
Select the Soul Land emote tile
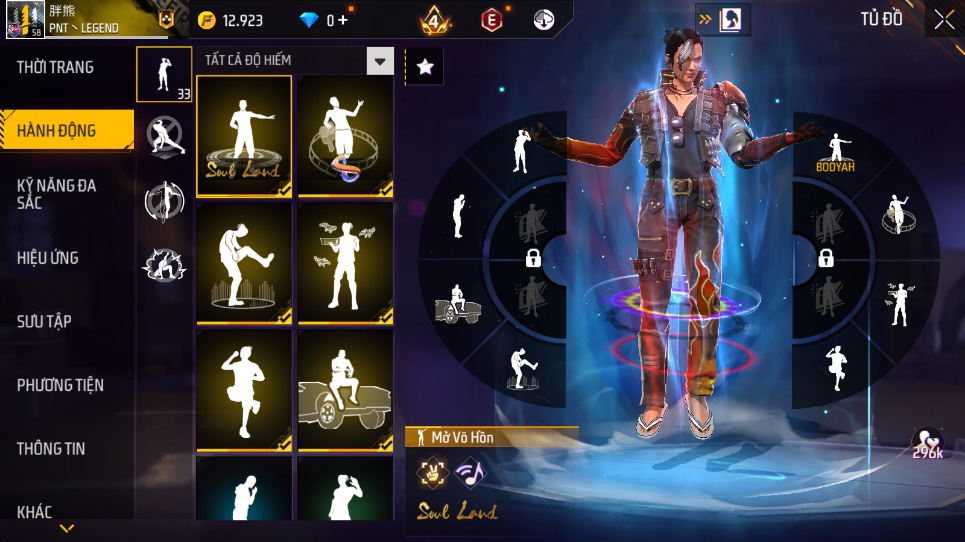pyautogui.click(x=244, y=134)
